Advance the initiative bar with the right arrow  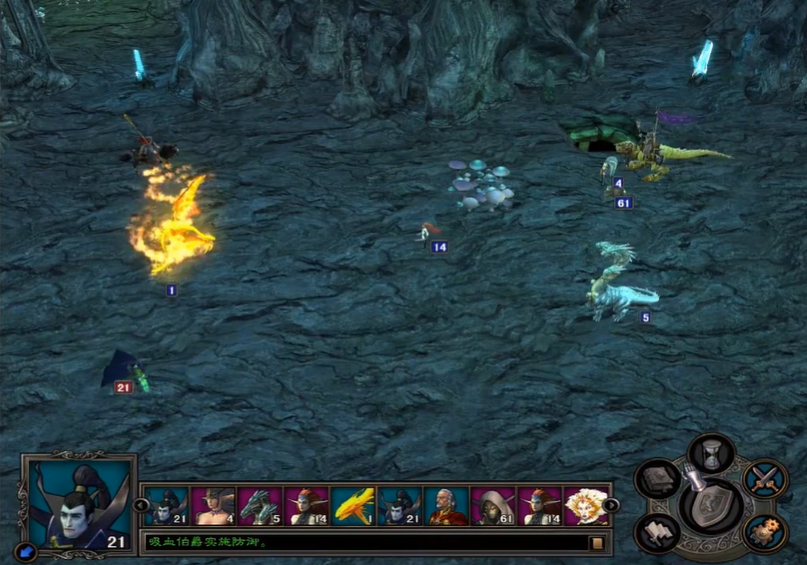(611, 506)
